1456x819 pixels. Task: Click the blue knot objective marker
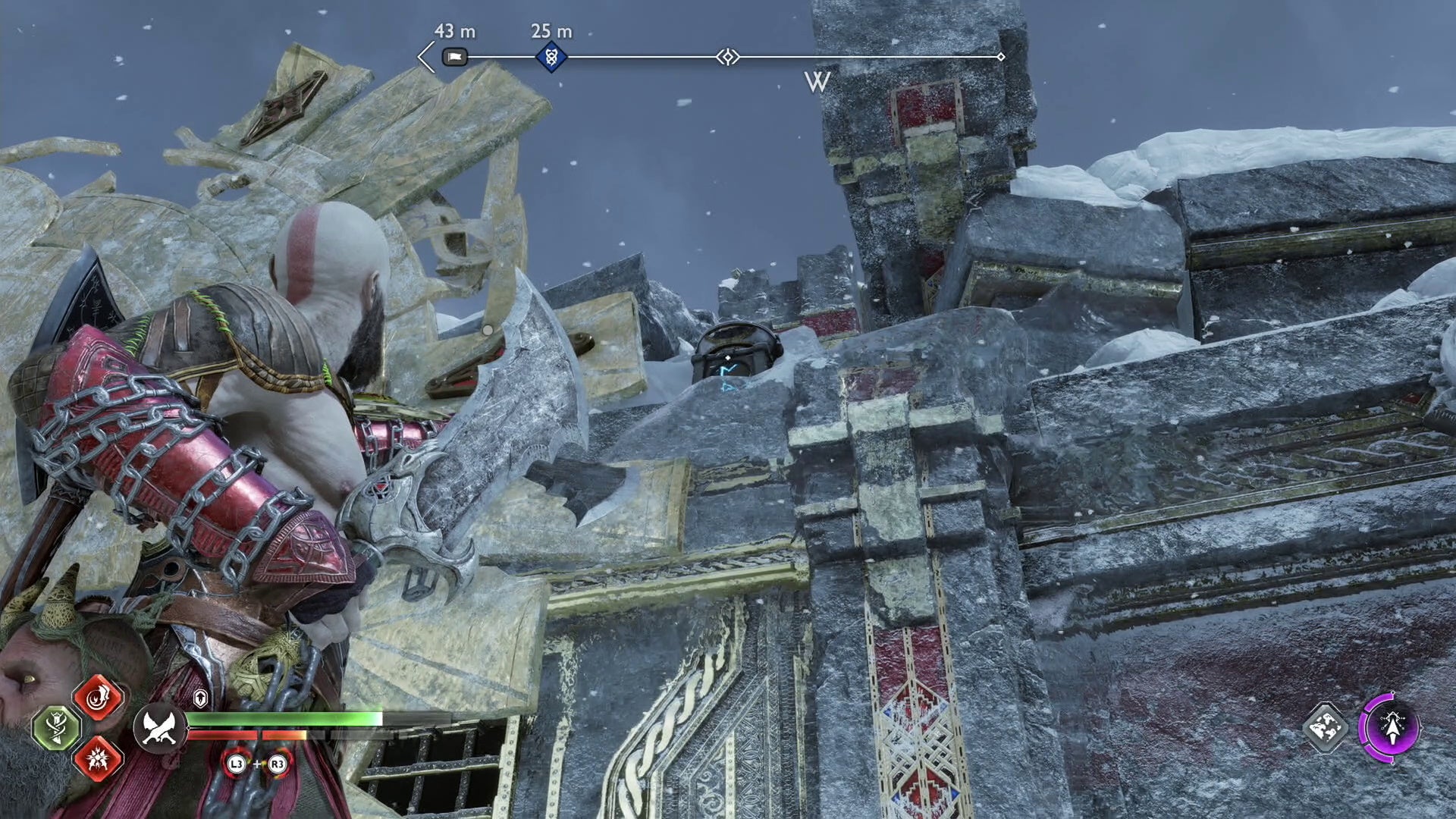(551, 57)
